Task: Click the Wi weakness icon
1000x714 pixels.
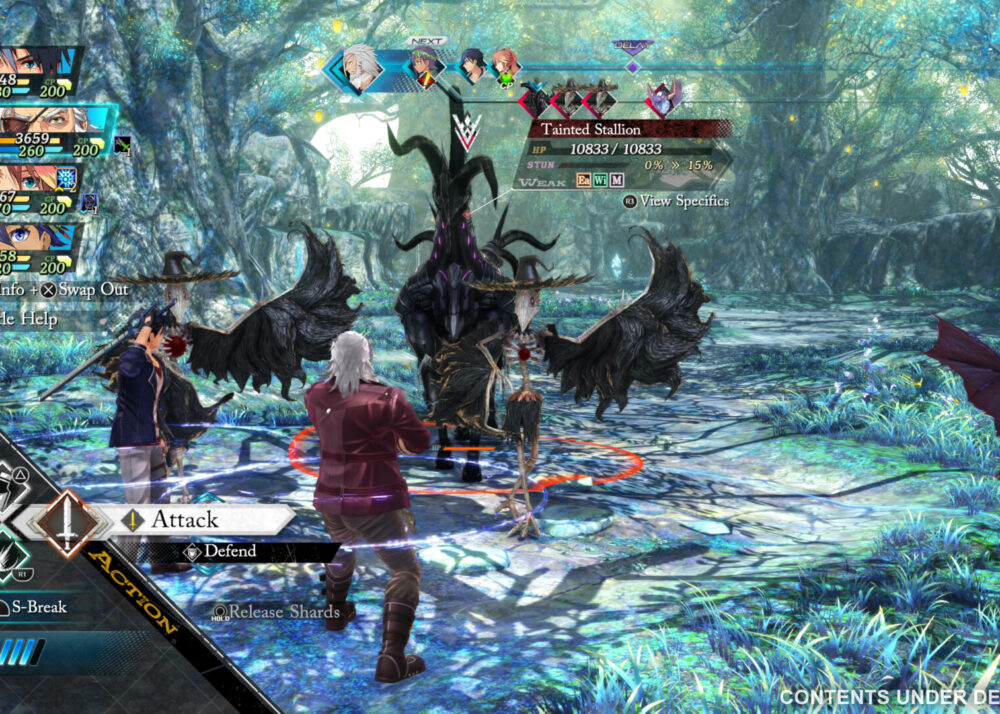Action: pos(600,180)
